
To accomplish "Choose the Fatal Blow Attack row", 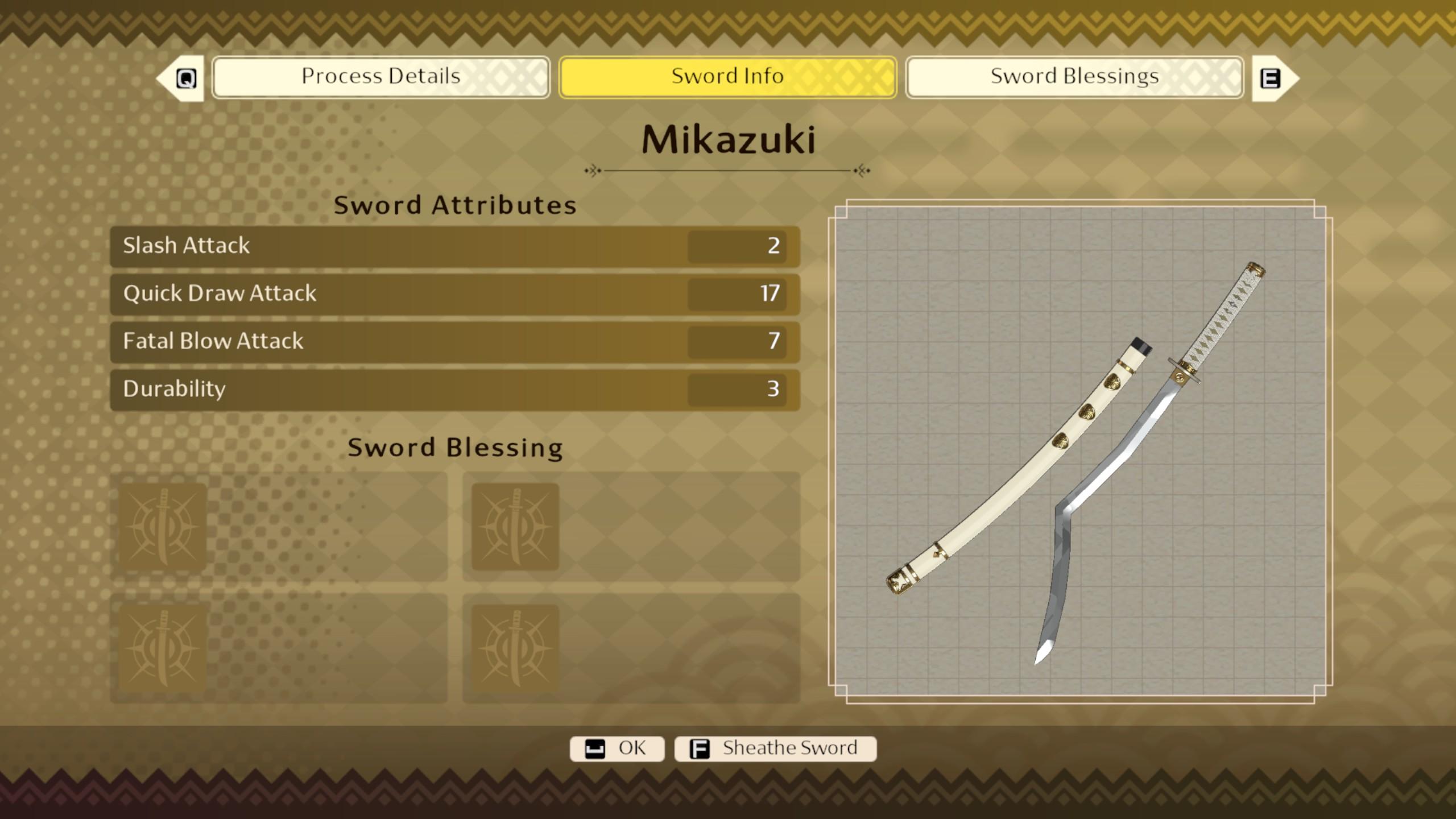I will pyautogui.click(x=454, y=342).
